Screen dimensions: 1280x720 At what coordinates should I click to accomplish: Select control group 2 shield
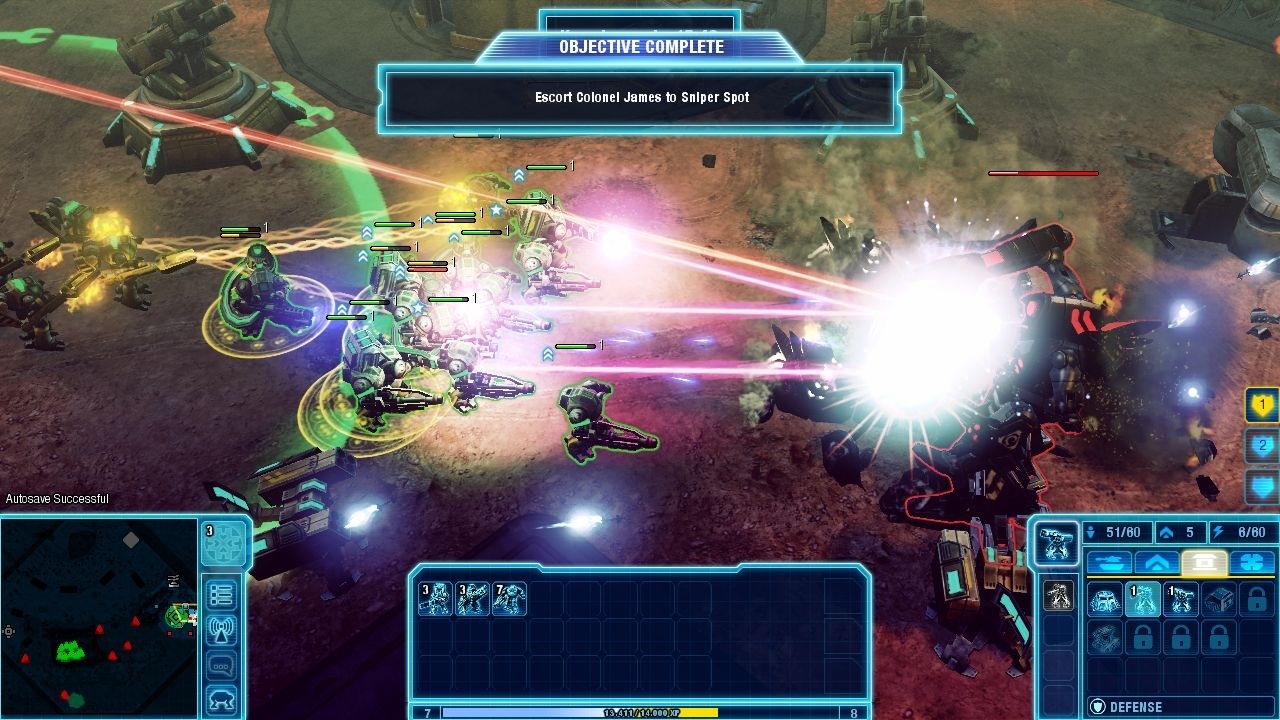(1263, 446)
